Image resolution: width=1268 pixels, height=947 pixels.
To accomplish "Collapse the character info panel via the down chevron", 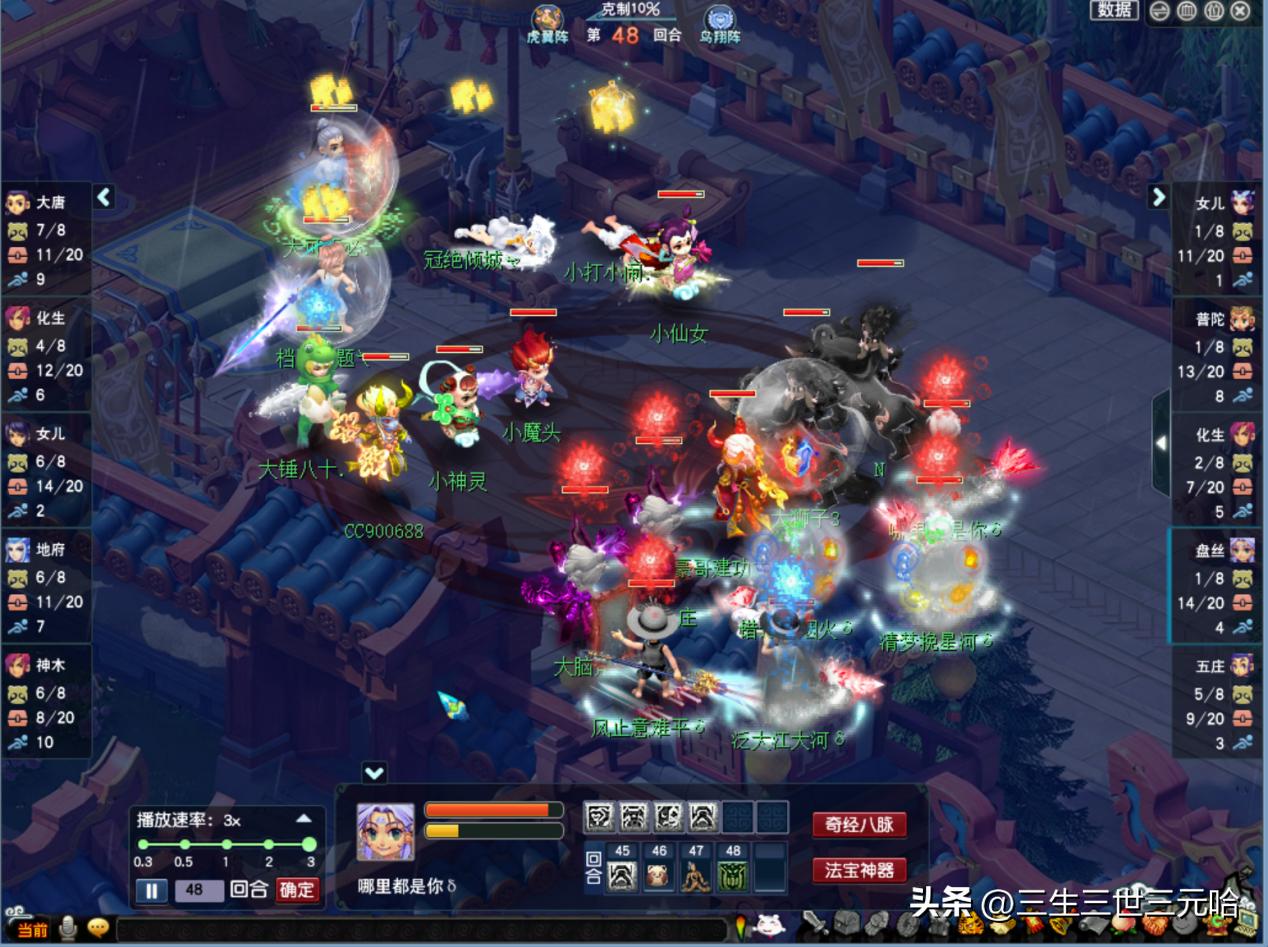I will click(374, 773).
